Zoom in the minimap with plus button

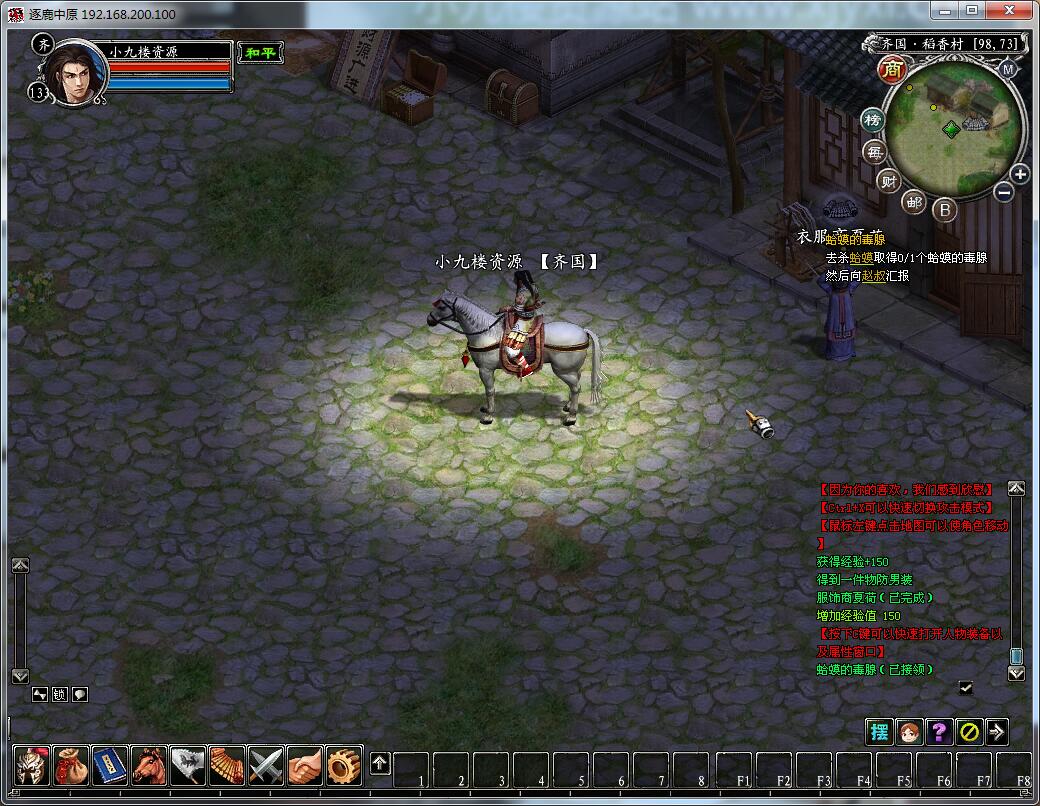click(1019, 174)
